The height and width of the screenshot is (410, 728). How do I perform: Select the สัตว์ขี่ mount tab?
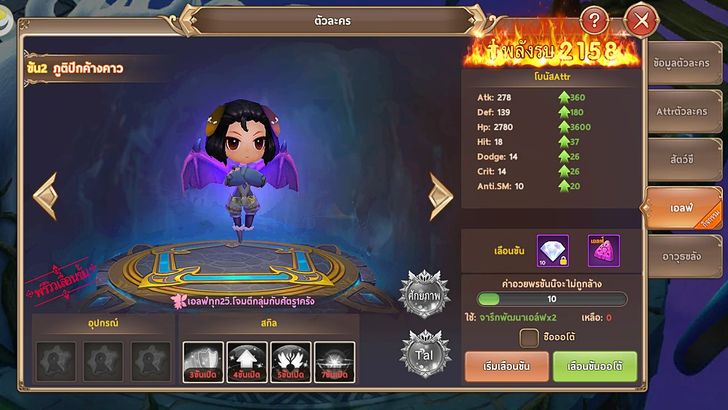(686, 159)
